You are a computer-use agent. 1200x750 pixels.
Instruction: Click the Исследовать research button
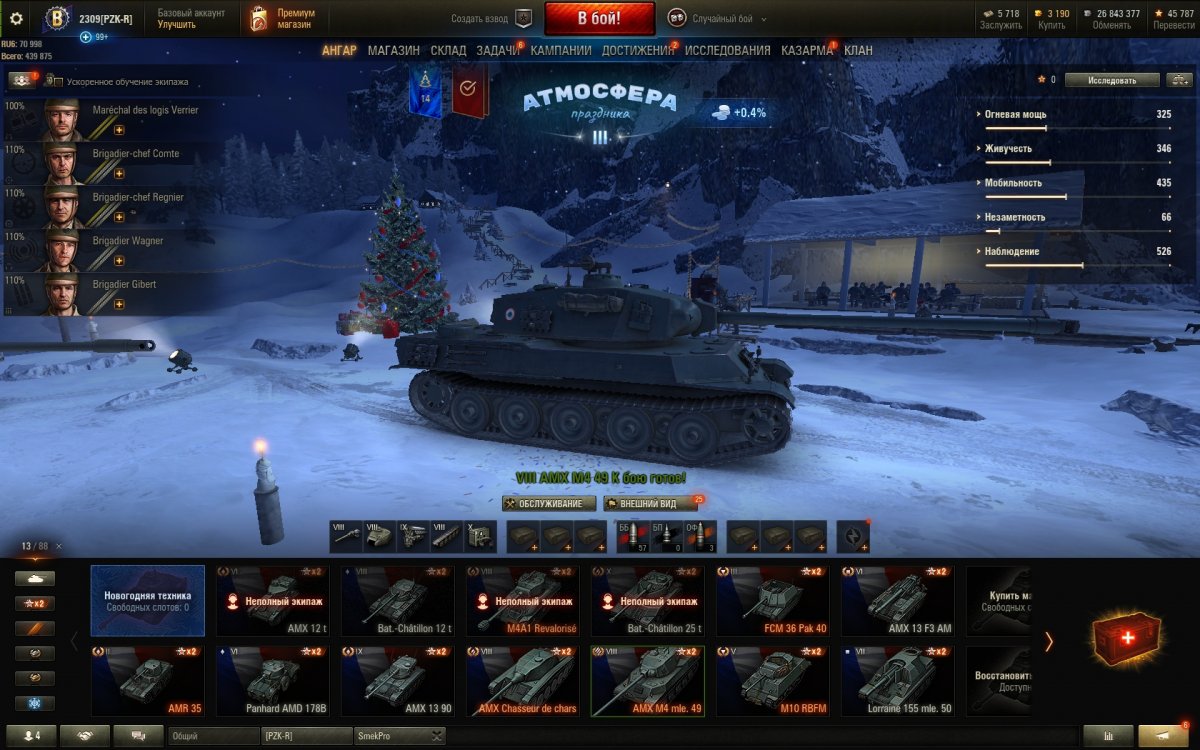(x=1112, y=80)
